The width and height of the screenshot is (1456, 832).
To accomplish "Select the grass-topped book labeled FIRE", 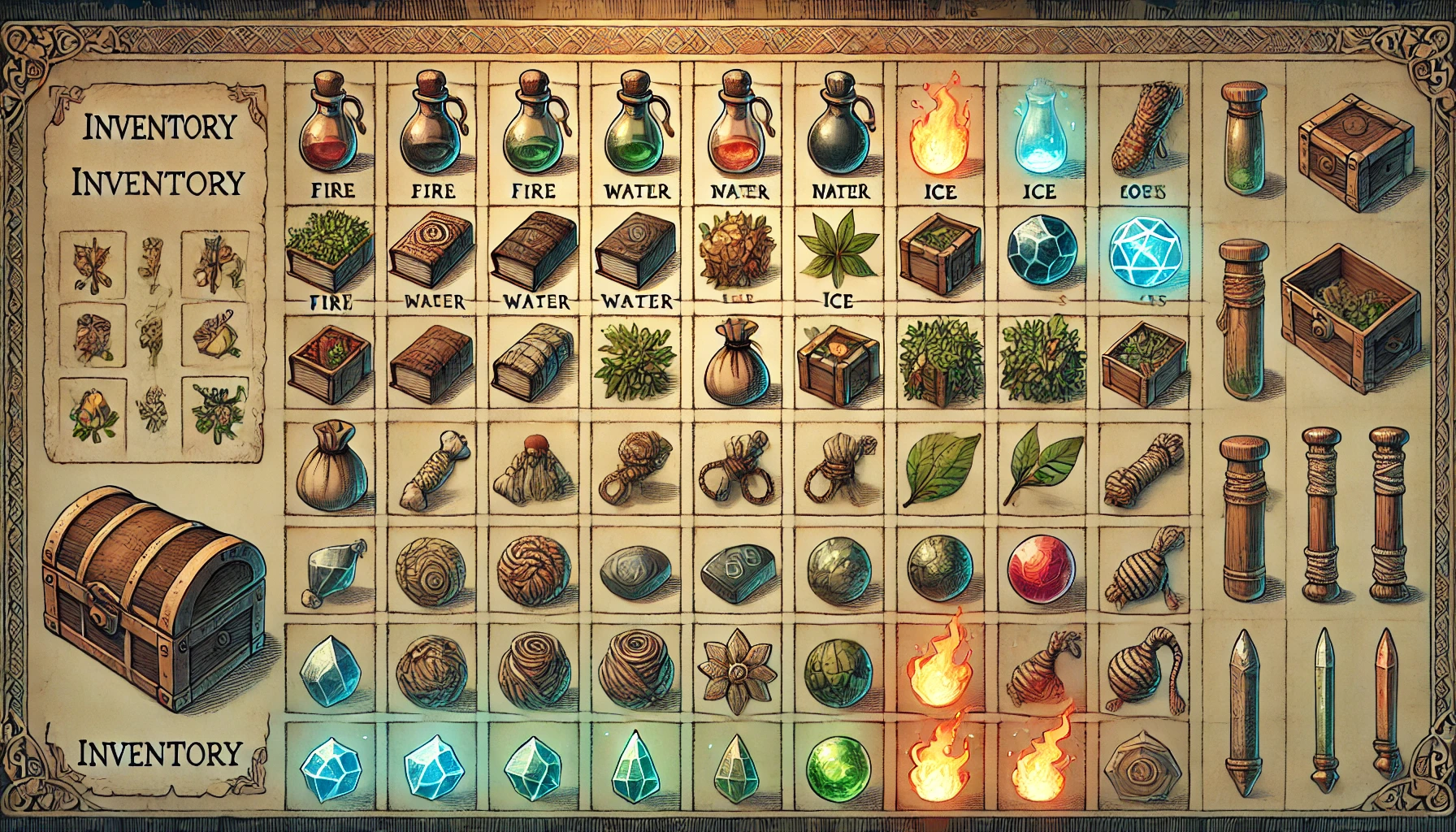I will (329, 250).
